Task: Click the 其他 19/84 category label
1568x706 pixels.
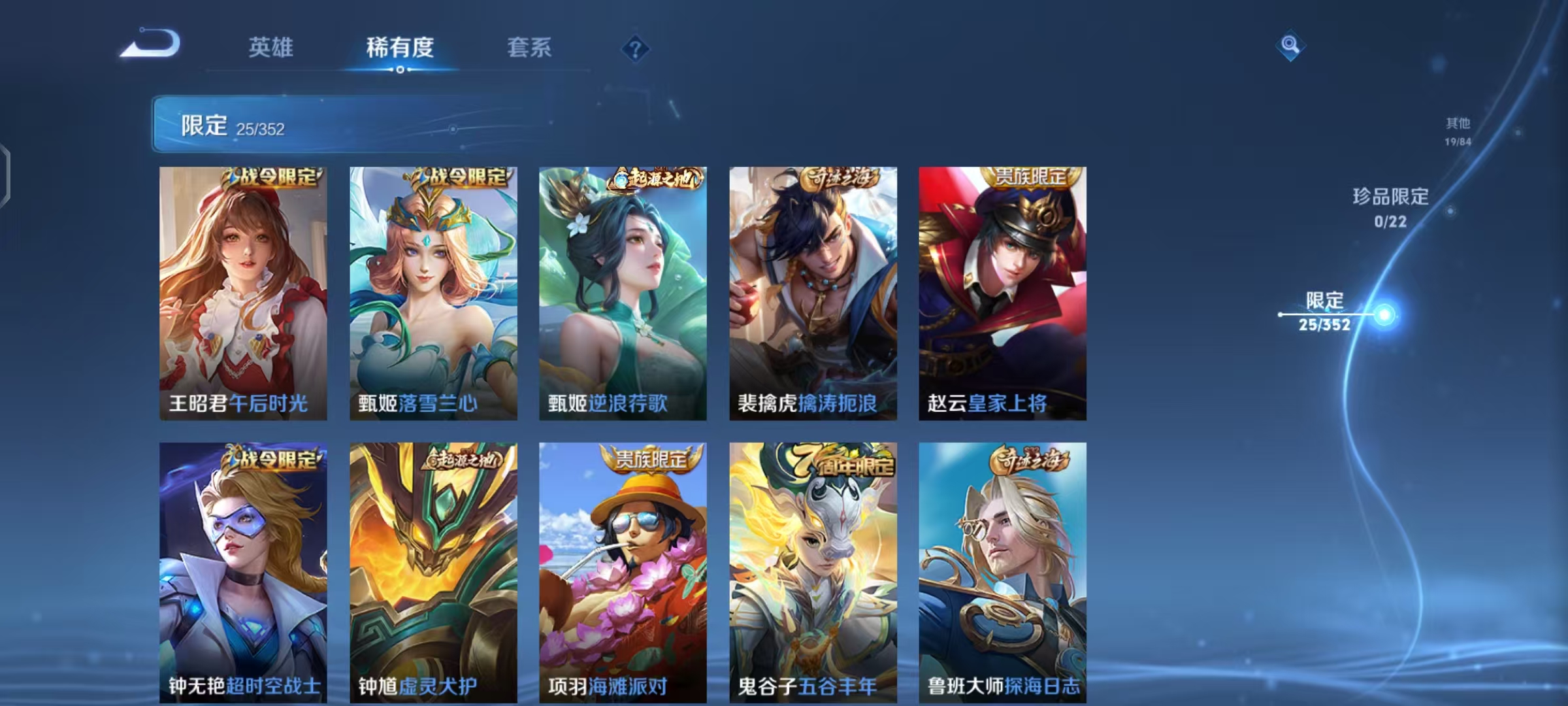Action: tap(1456, 129)
